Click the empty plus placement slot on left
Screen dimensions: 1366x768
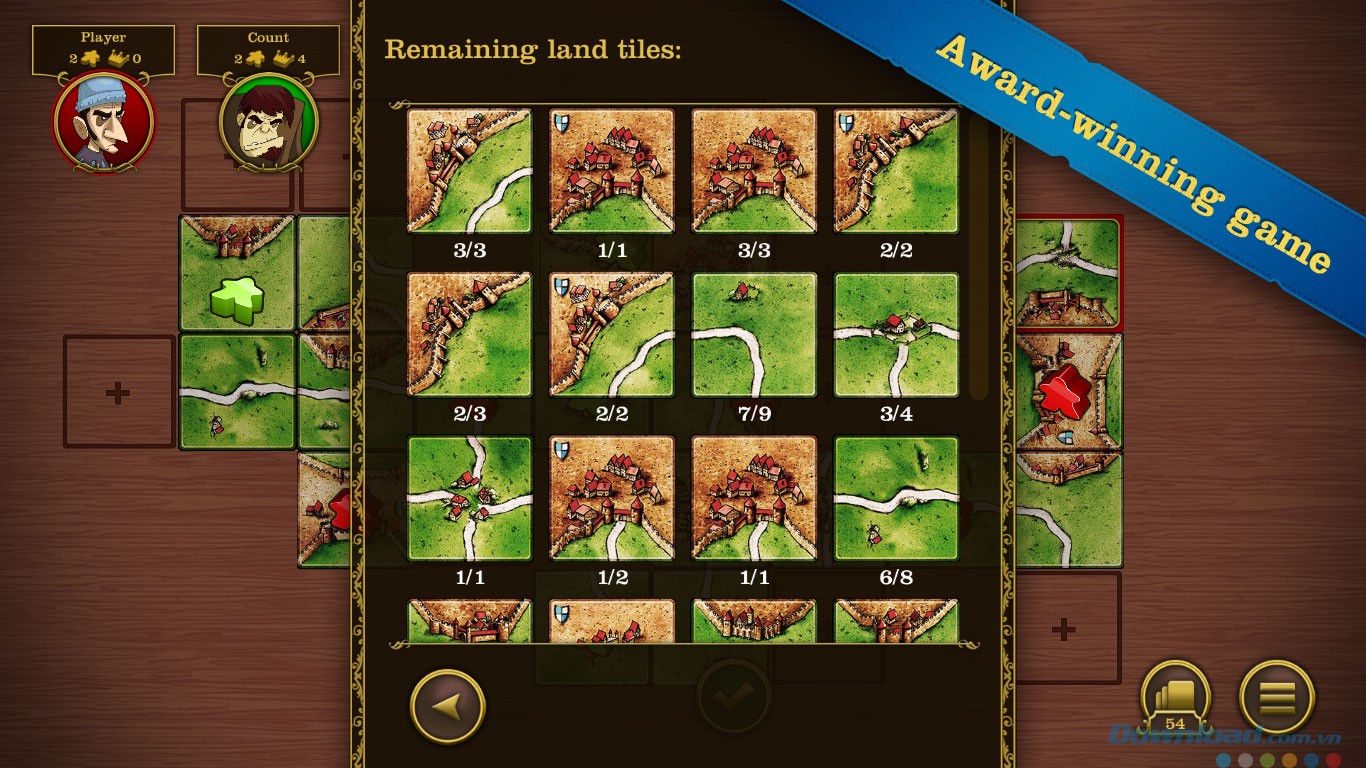pyautogui.click(x=117, y=391)
